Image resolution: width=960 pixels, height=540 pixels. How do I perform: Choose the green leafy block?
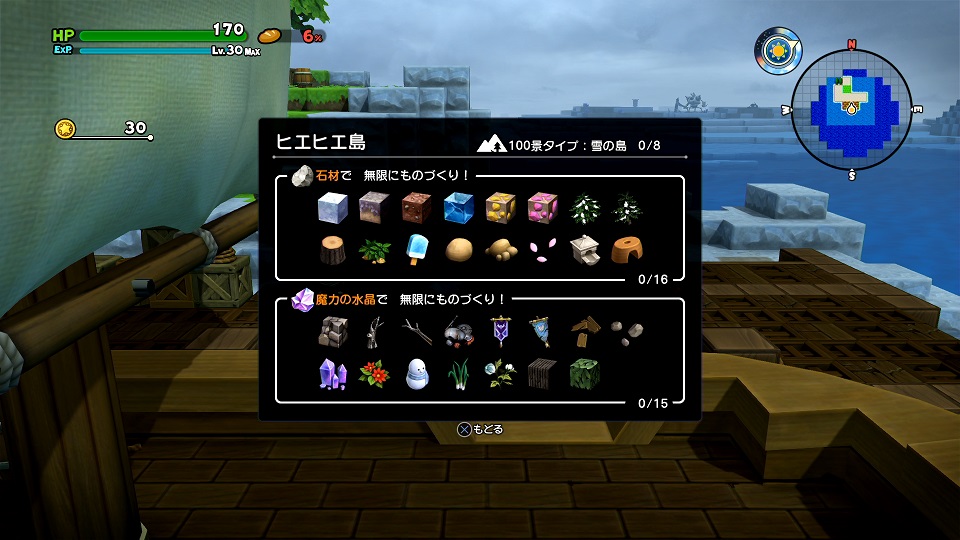(584, 373)
